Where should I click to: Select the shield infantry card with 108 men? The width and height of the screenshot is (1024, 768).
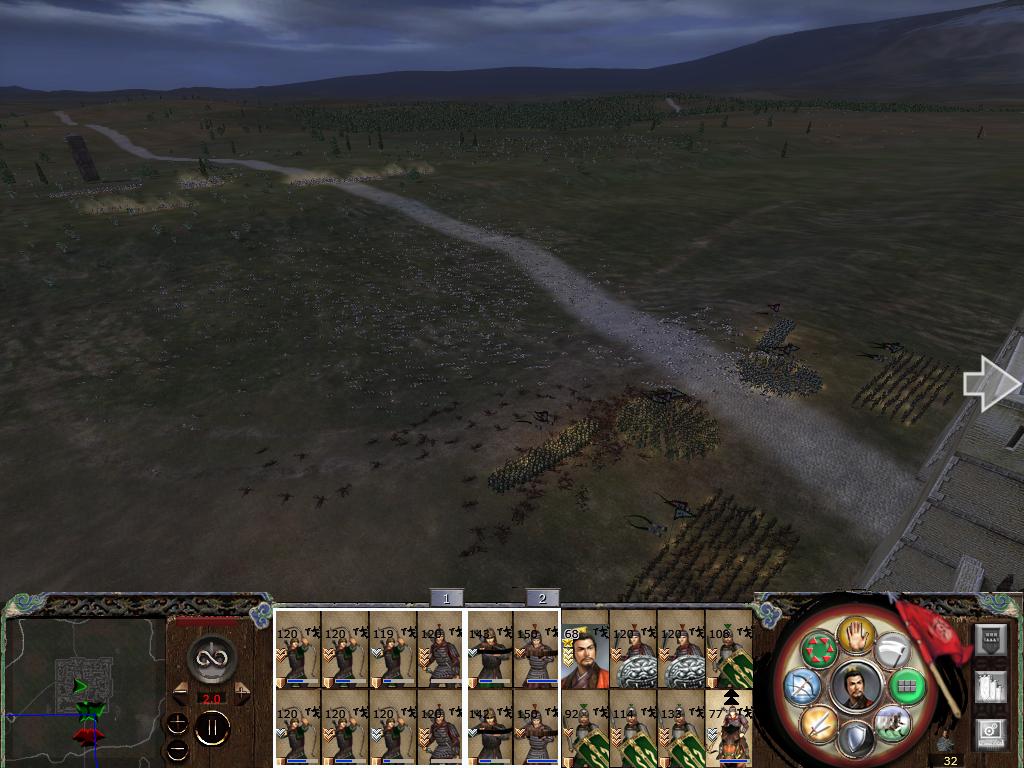click(729, 650)
